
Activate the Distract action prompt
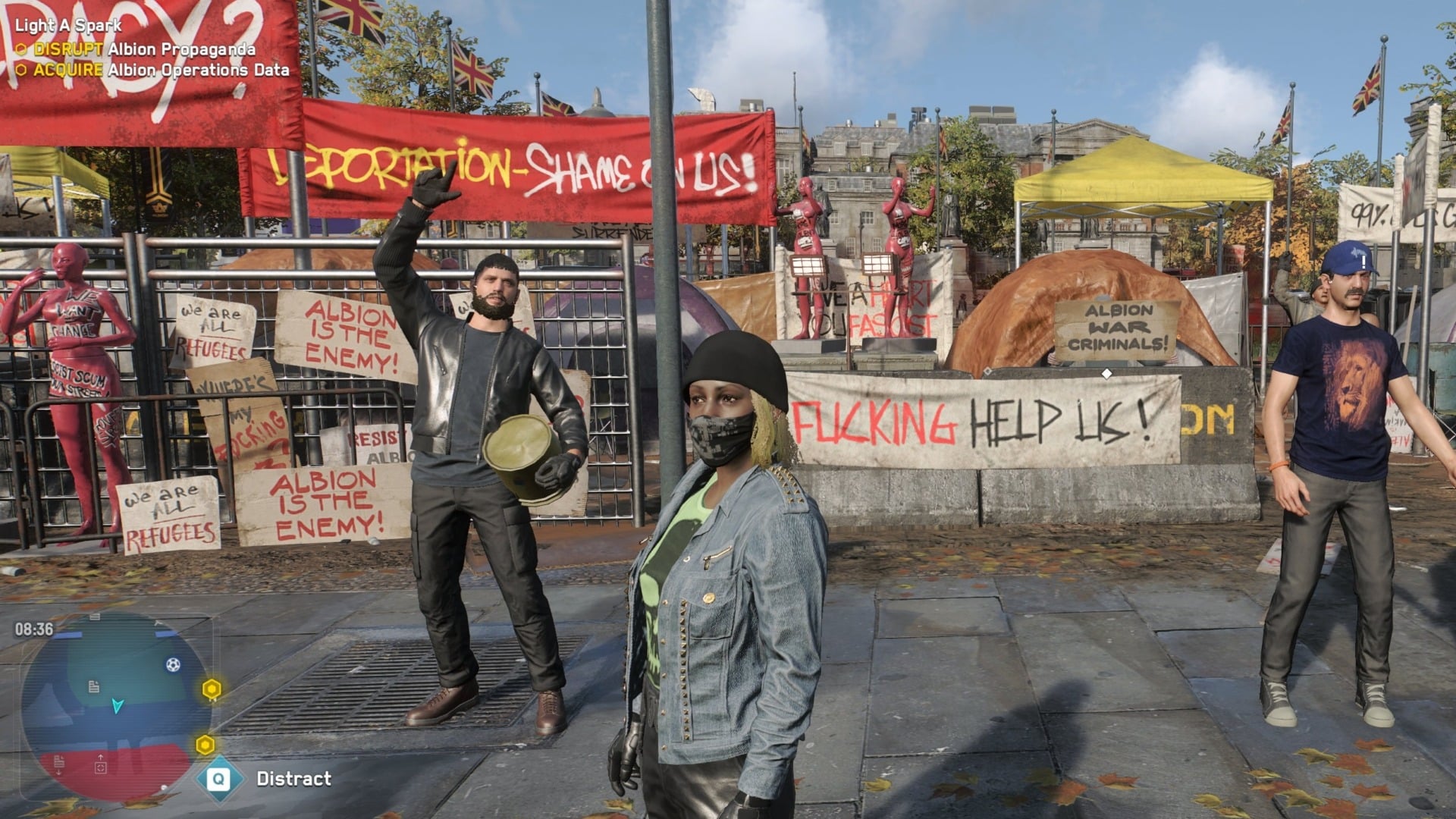coord(292,777)
